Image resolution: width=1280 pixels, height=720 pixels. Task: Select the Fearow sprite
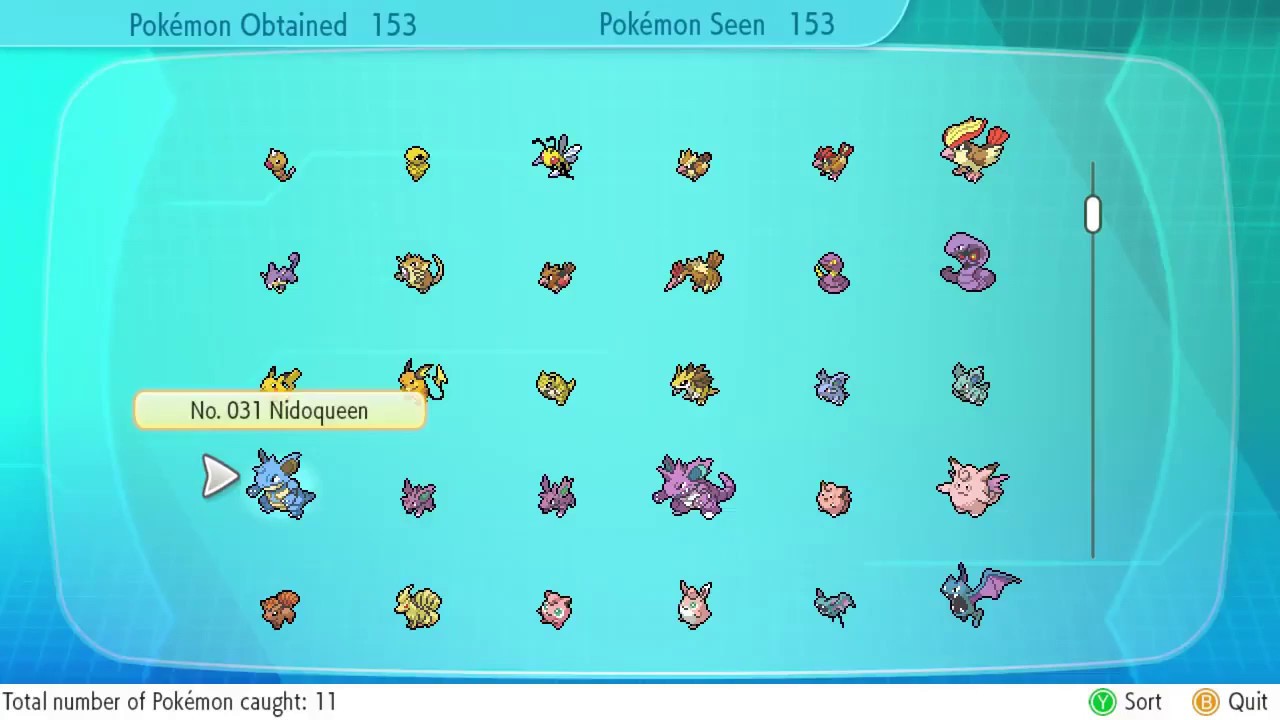[693, 272]
